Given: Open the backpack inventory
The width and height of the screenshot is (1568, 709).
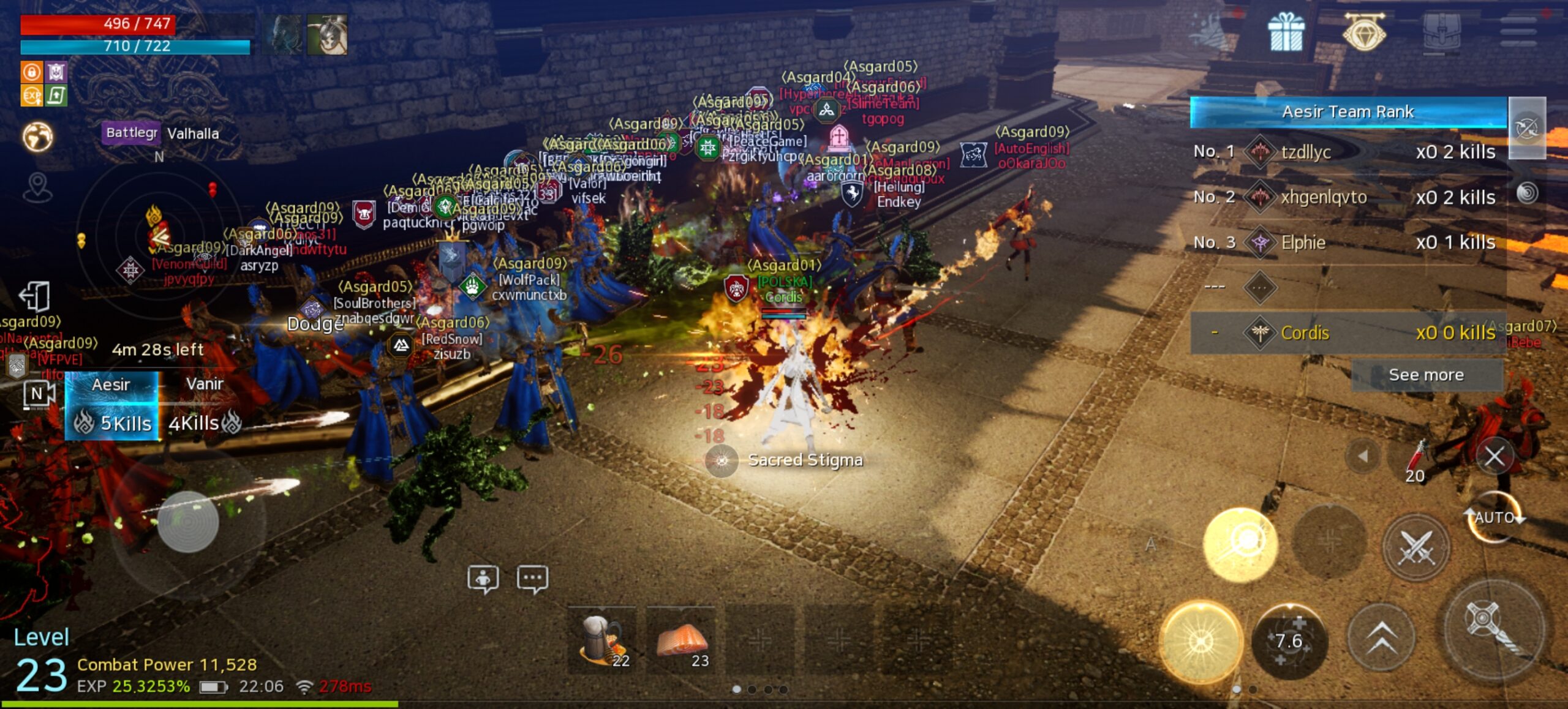Looking at the screenshot, I should point(1442,32).
